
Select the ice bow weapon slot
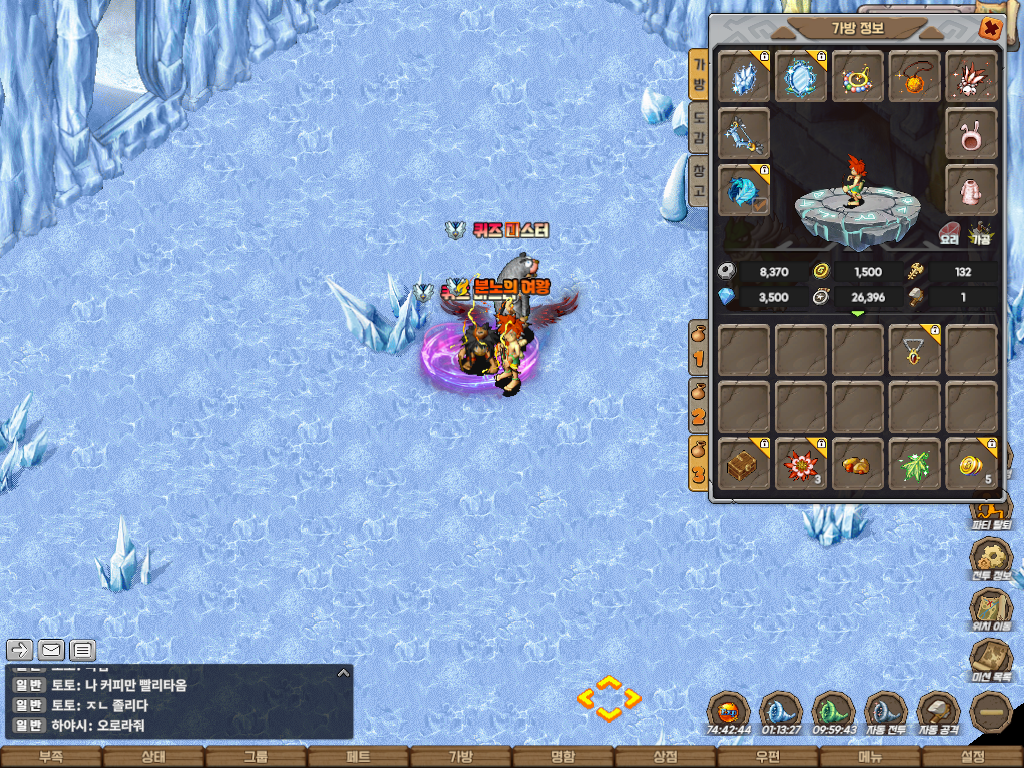(x=744, y=133)
